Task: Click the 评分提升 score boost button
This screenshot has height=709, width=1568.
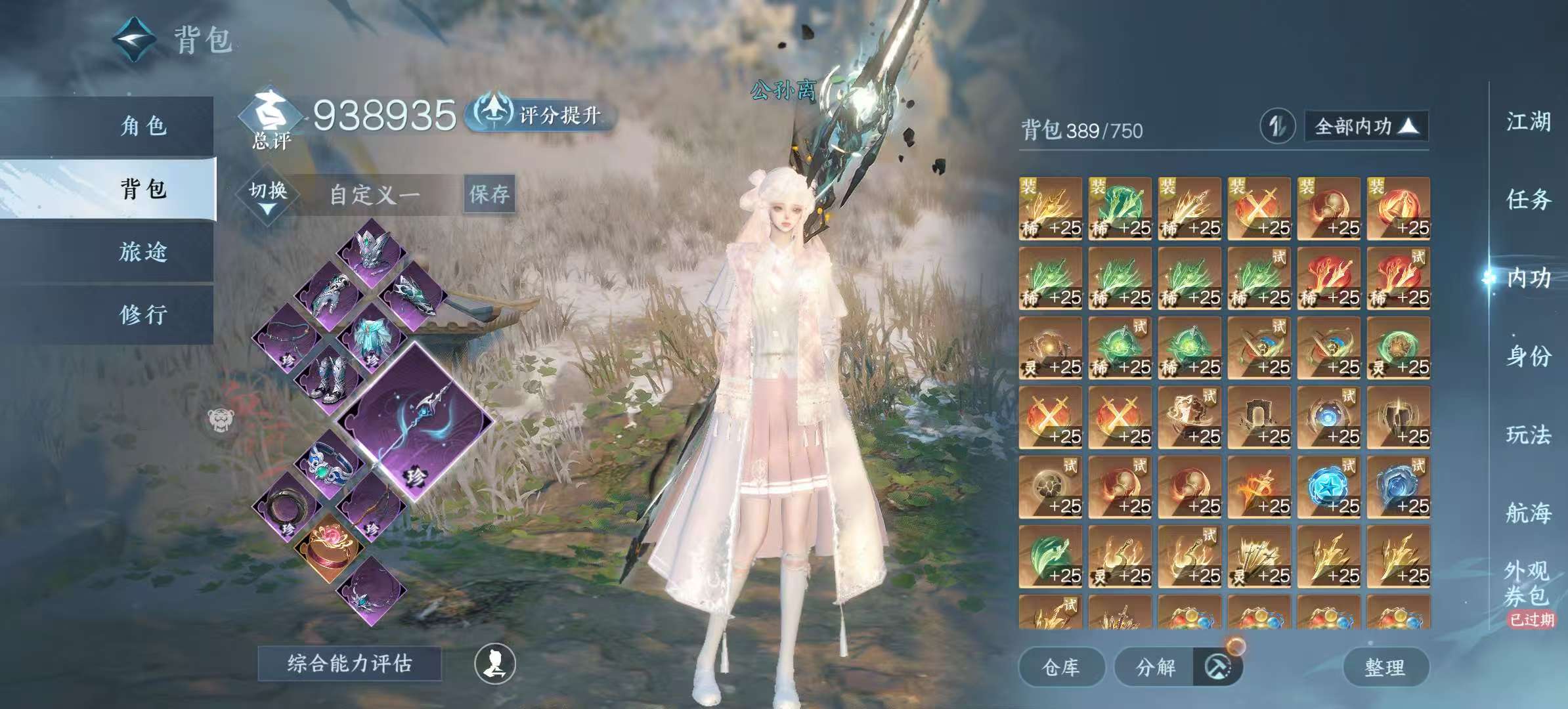Action: (x=542, y=115)
